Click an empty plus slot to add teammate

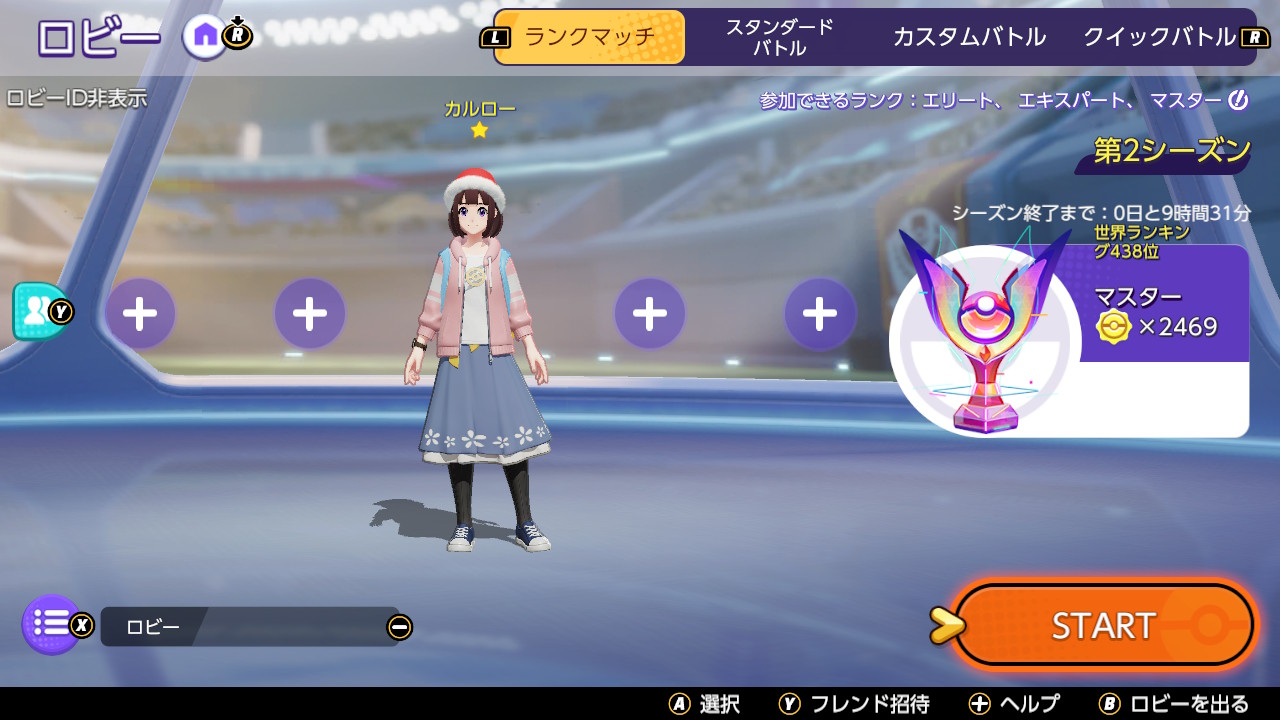click(x=140, y=313)
